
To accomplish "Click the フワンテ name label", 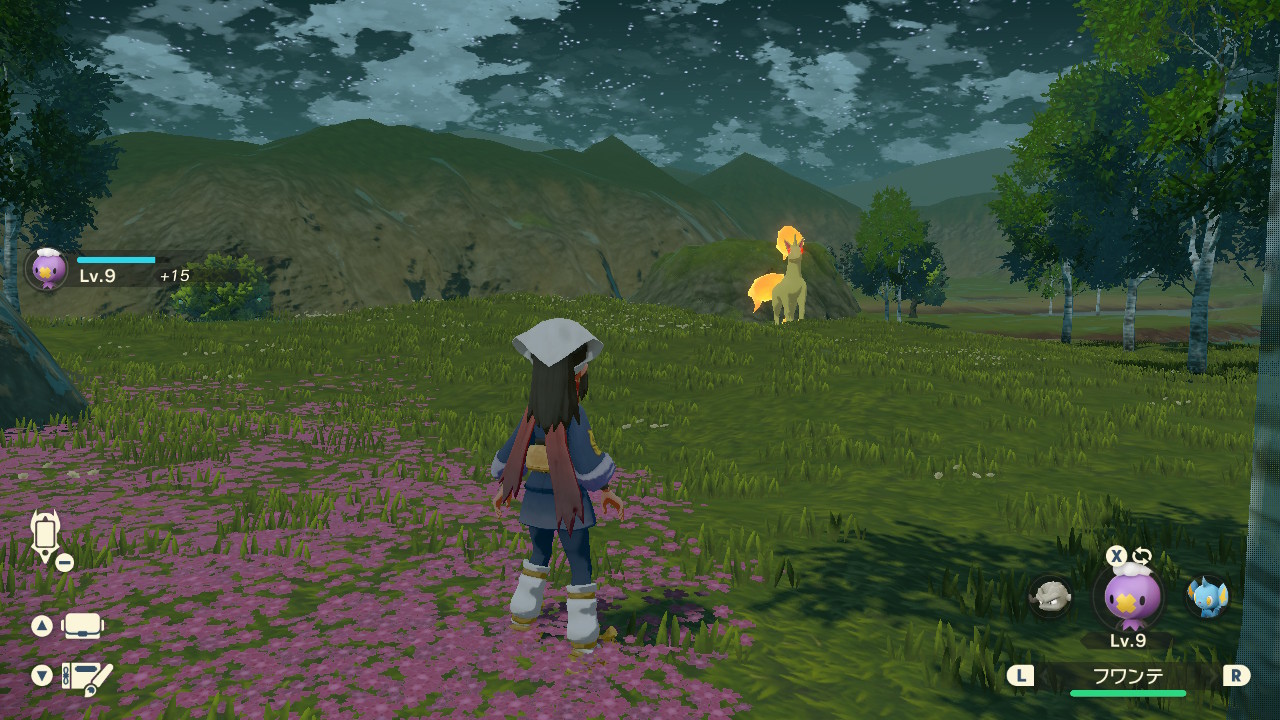I will pos(1128,675).
